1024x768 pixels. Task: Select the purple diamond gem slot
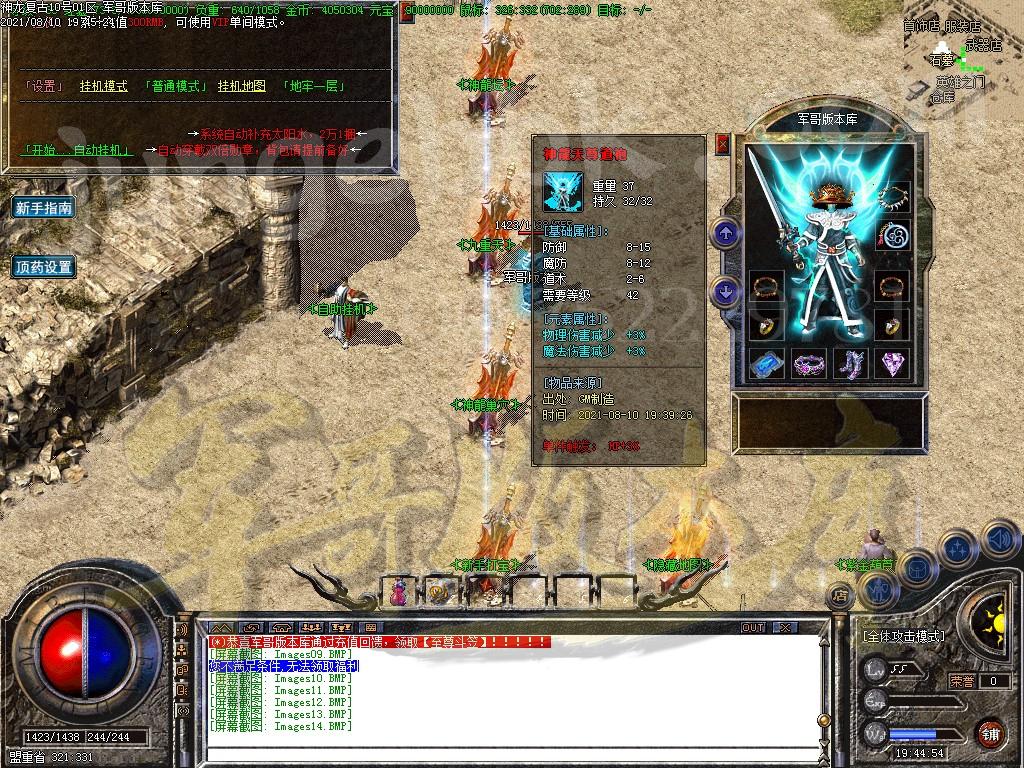click(x=893, y=364)
